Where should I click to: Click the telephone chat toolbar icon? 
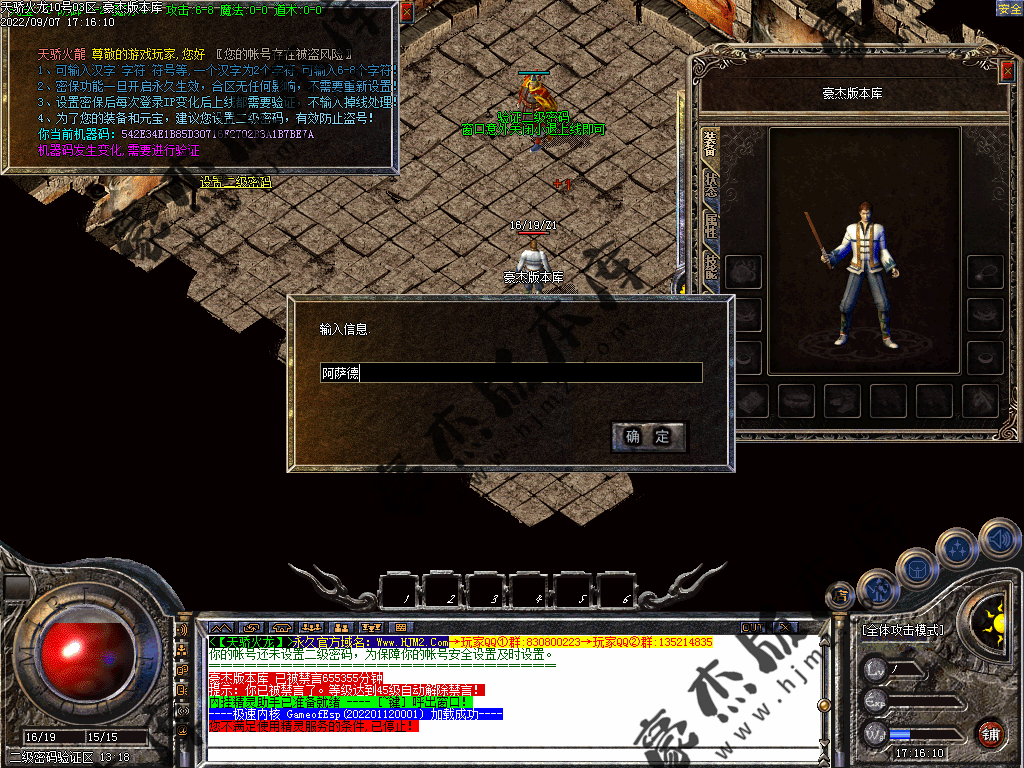coord(279,628)
